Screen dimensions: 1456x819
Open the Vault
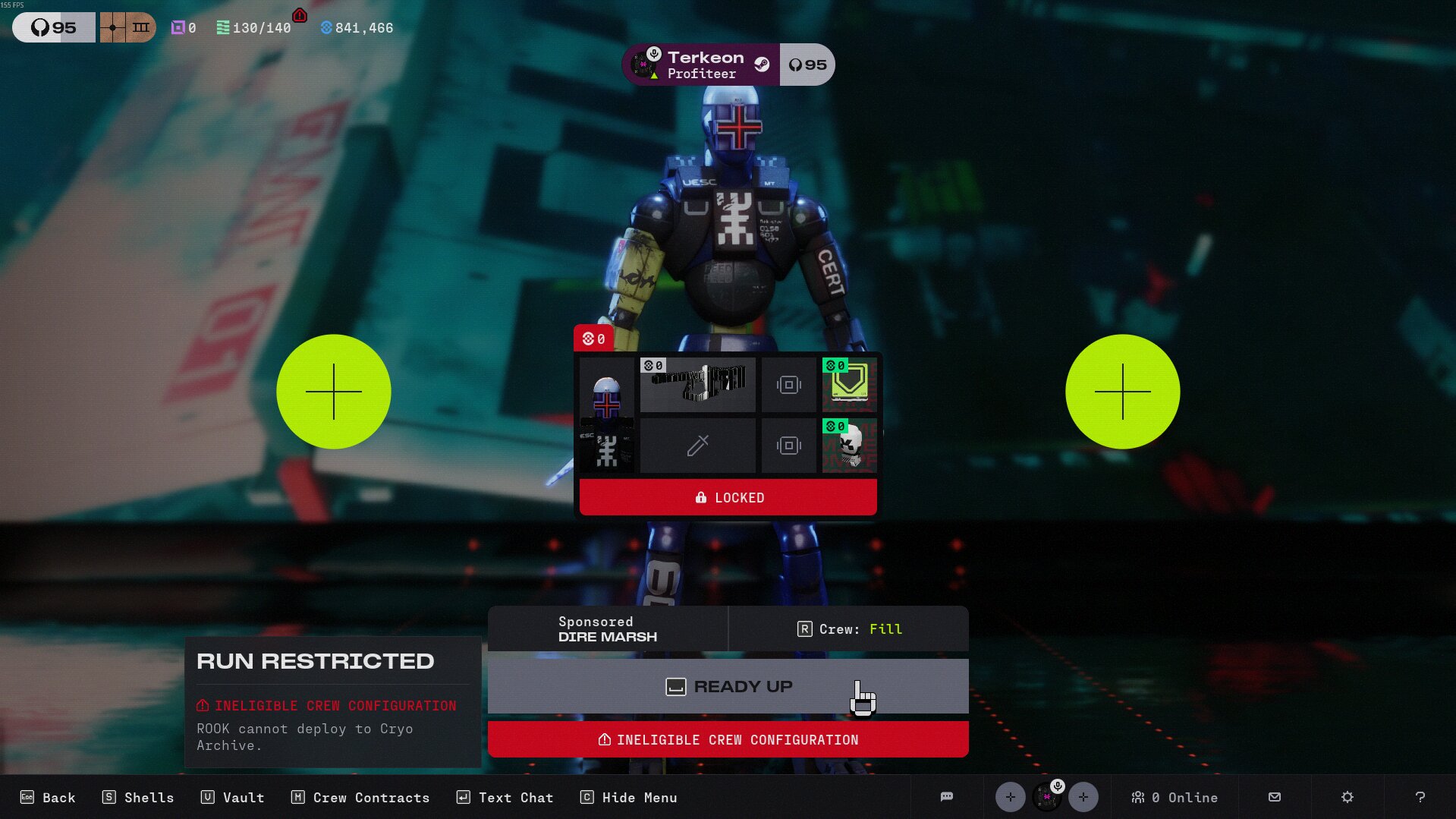click(x=233, y=798)
